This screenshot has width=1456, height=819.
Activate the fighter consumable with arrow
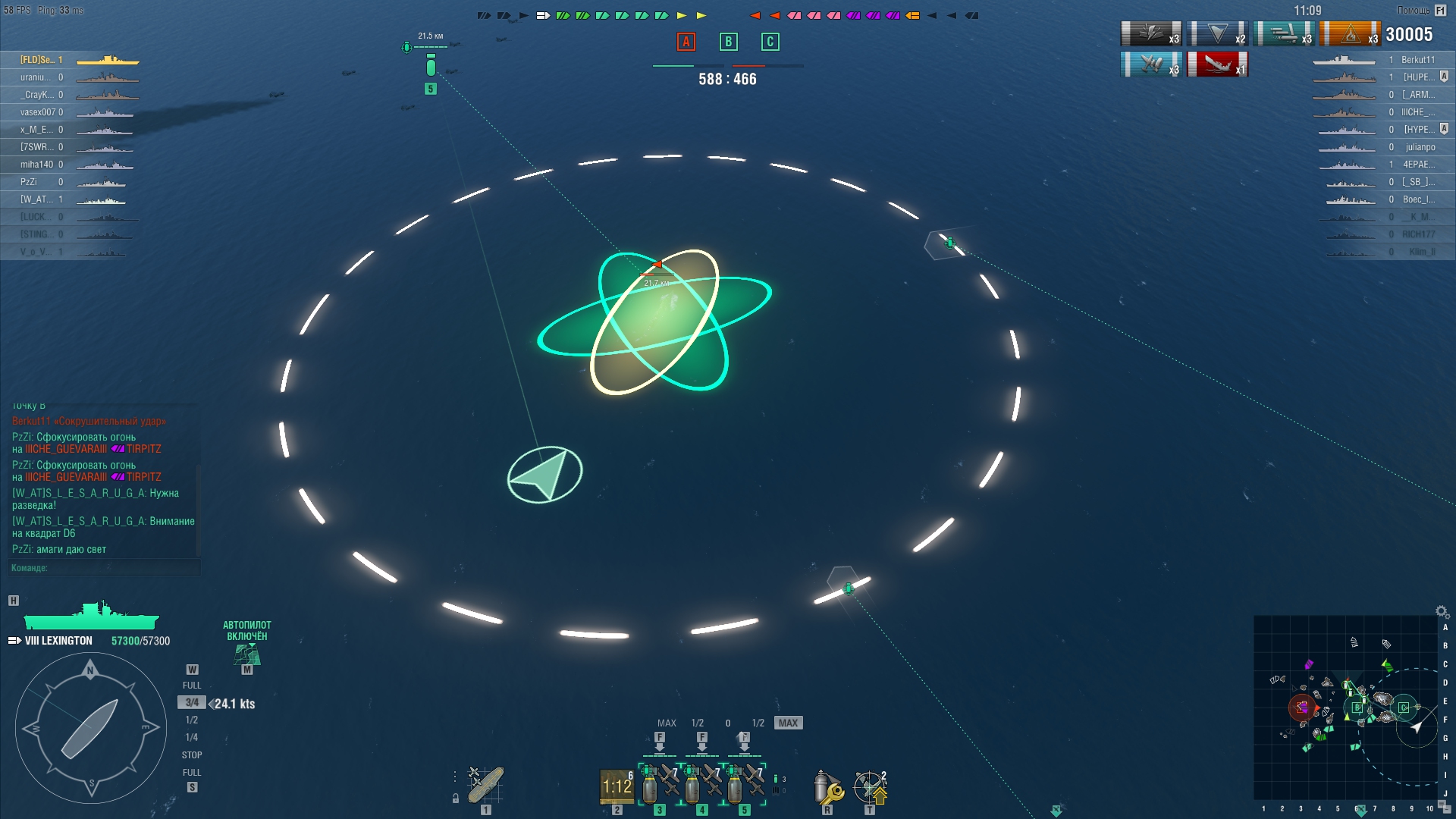point(870,787)
